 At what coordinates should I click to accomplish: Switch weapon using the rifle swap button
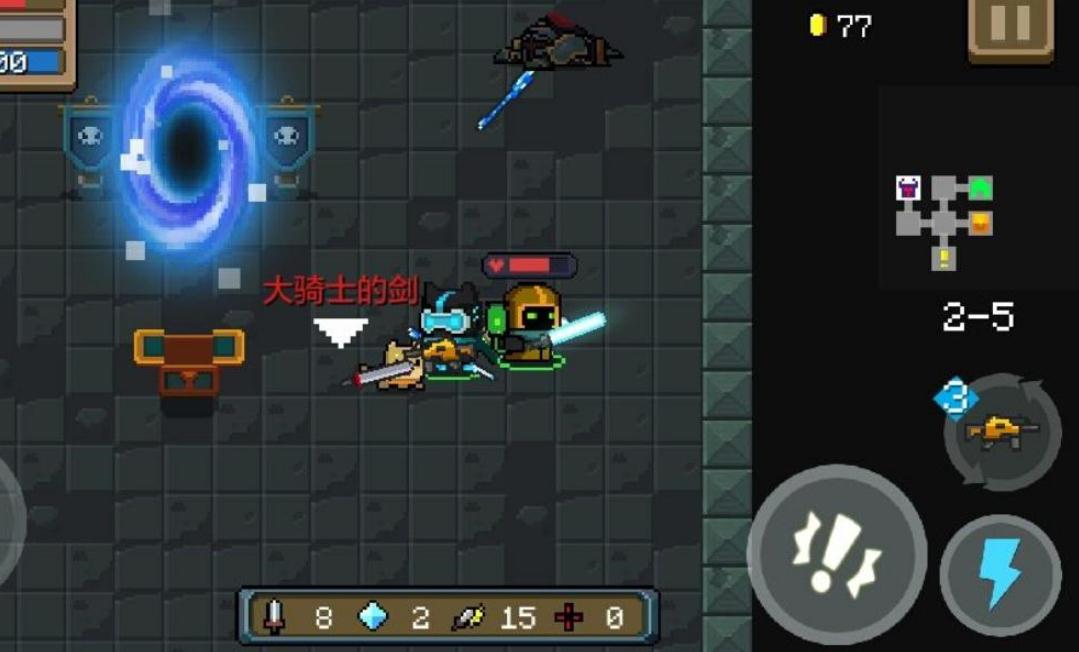[x=1002, y=432]
